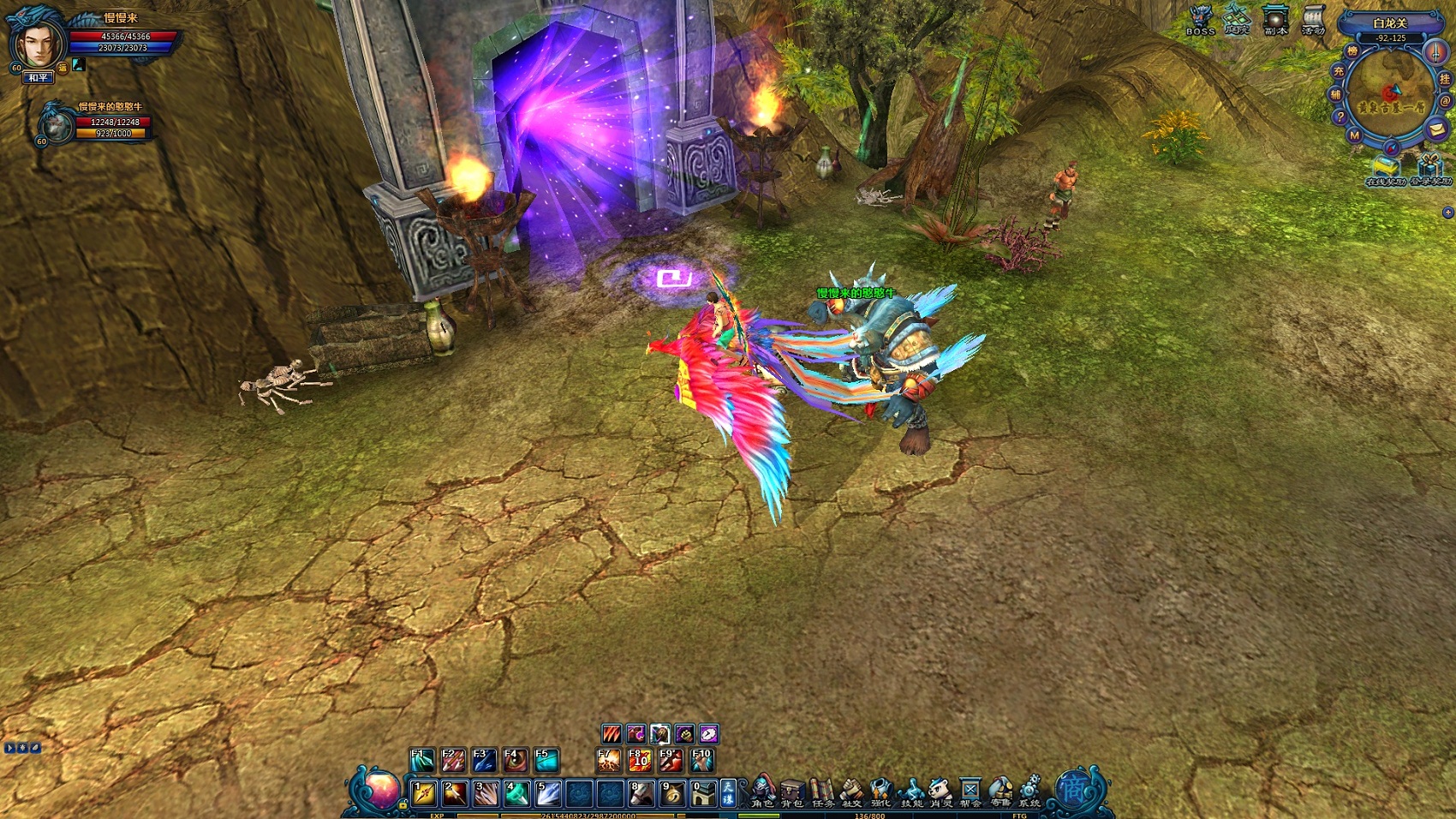Open the 商 shop button
Viewport: 1456px width, 819px height.
tap(1072, 788)
